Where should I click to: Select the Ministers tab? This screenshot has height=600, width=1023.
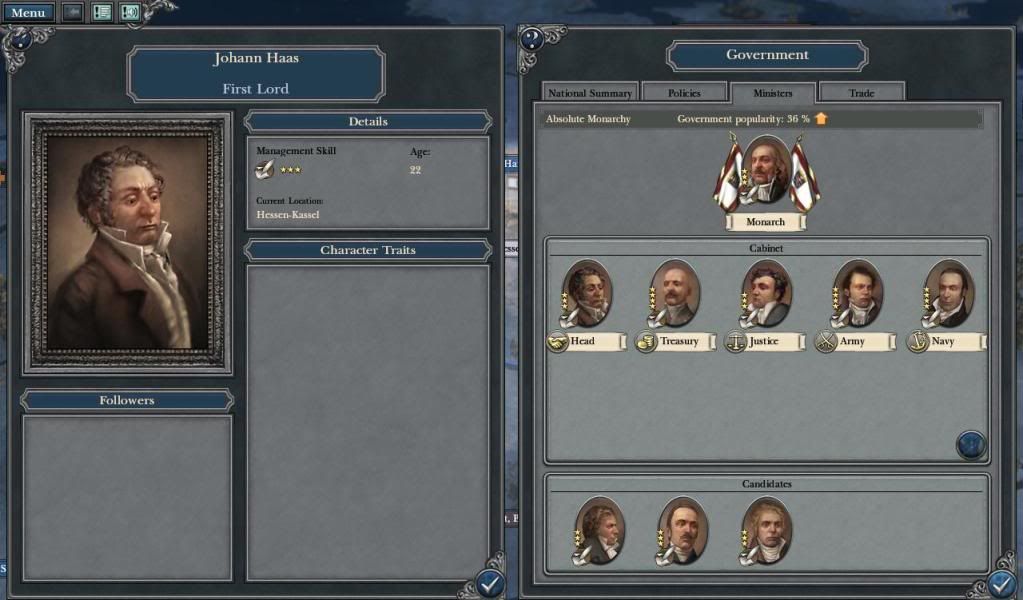point(772,93)
